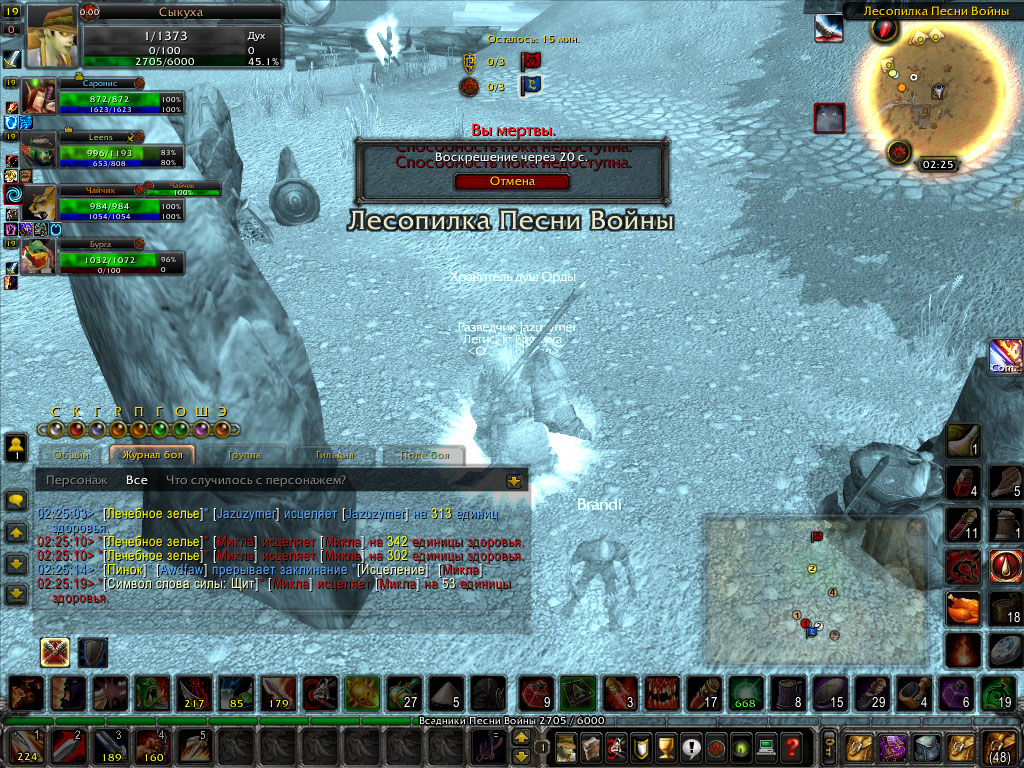Switch to the Гильдия chat tab
1024x768 pixels.
(337, 456)
